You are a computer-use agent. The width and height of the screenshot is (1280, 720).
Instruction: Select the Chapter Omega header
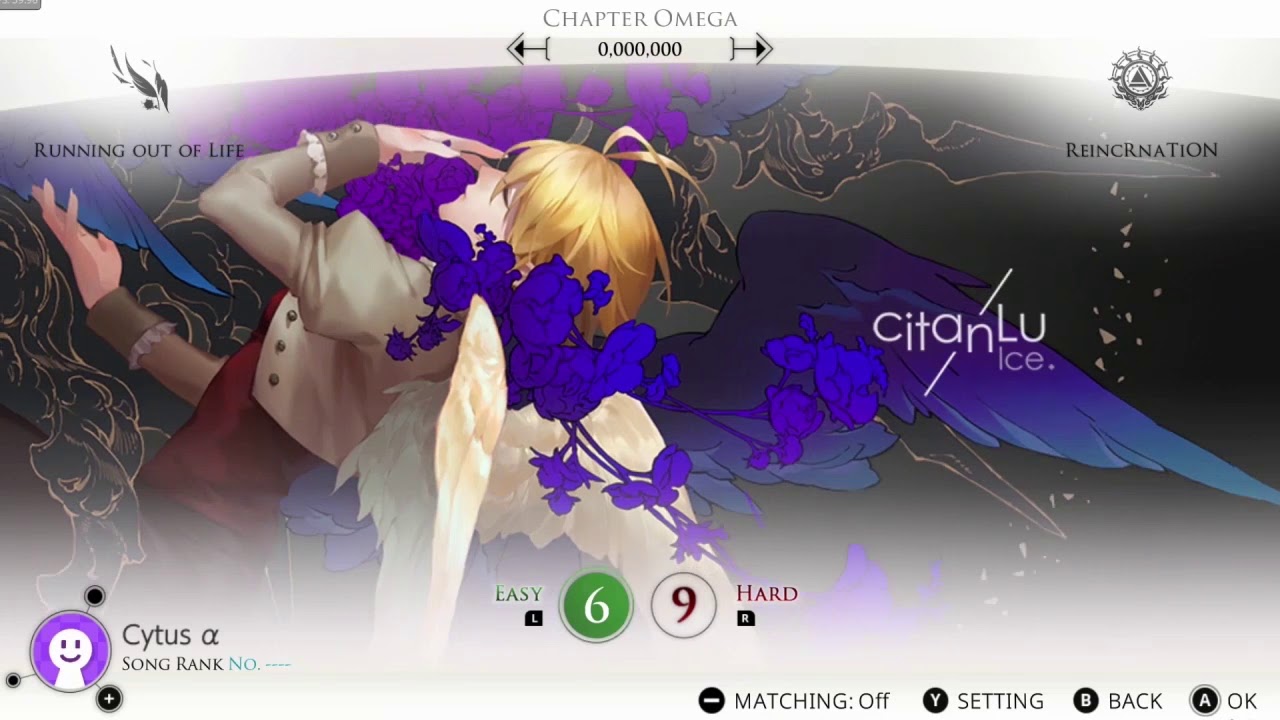639,17
